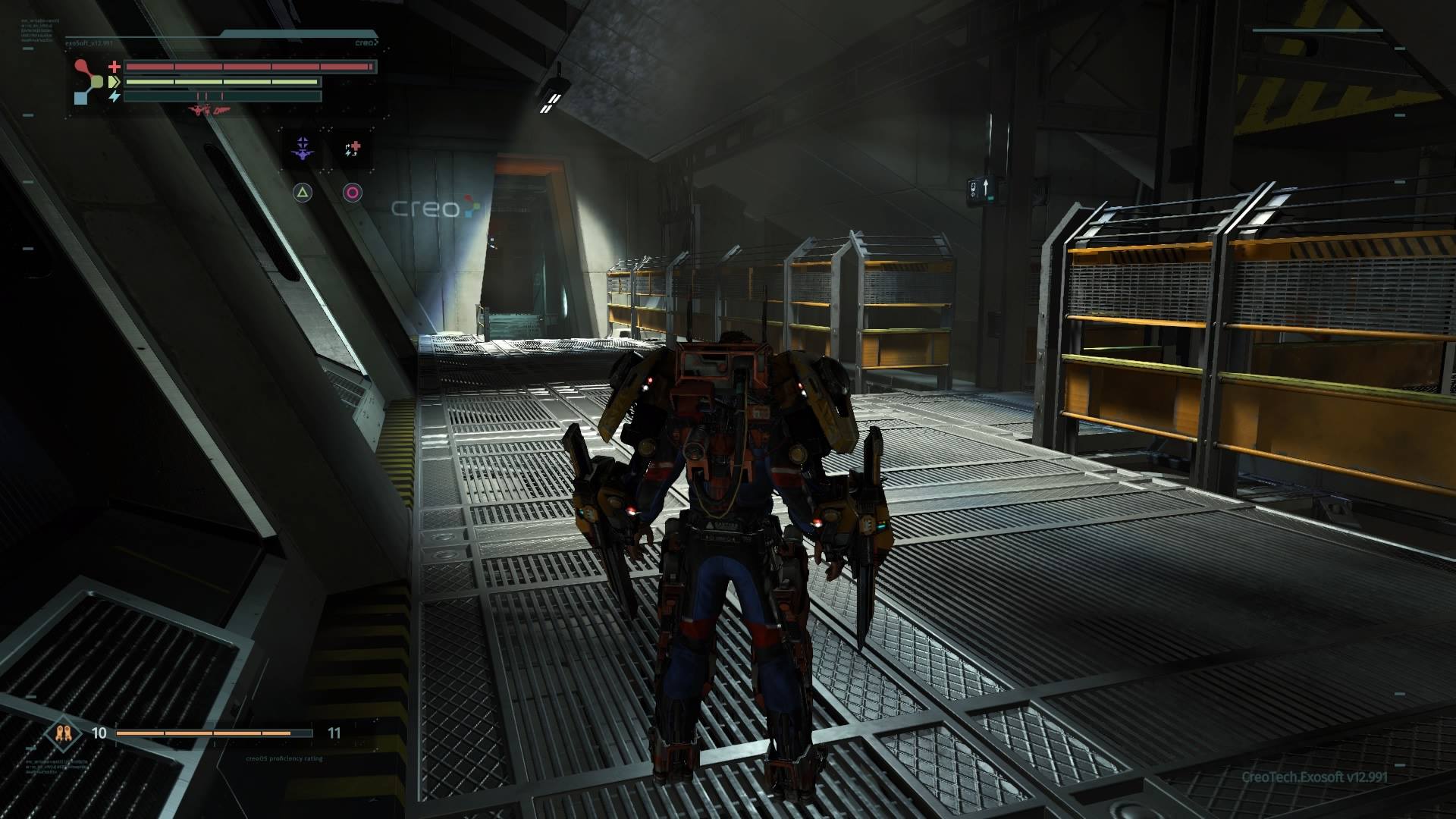1456x819 pixels.
Task: Use the red-cross health injectable icon
Action: point(353,149)
